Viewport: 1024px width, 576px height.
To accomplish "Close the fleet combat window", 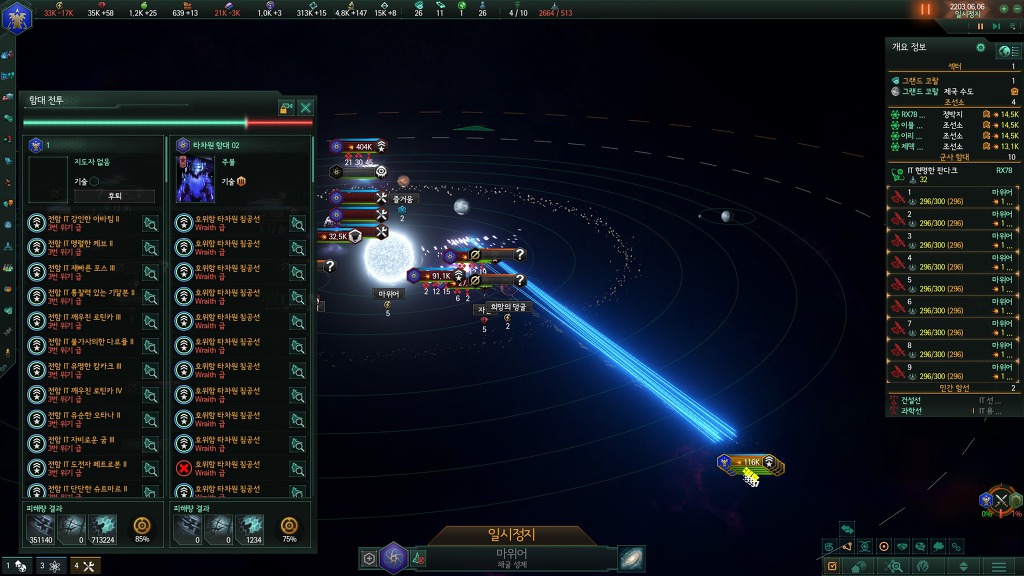I will pyautogui.click(x=306, y=107).
